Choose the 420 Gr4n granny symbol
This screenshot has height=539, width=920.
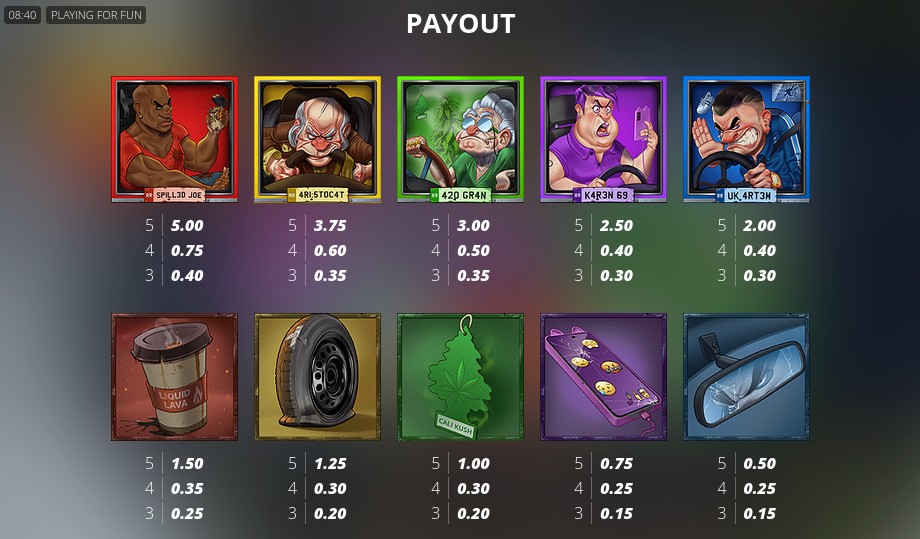coord(460,139)
